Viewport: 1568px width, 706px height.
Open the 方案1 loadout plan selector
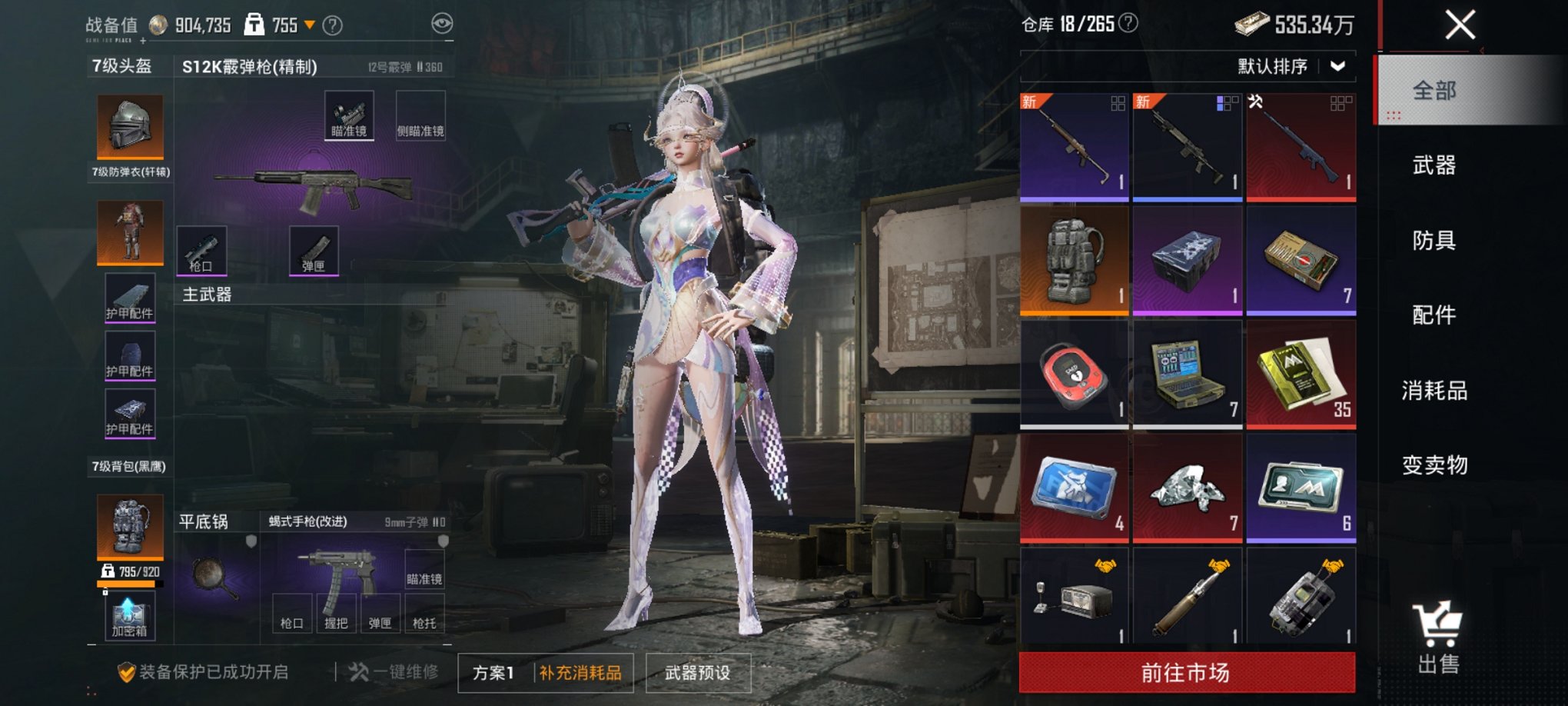coord(493,671)
